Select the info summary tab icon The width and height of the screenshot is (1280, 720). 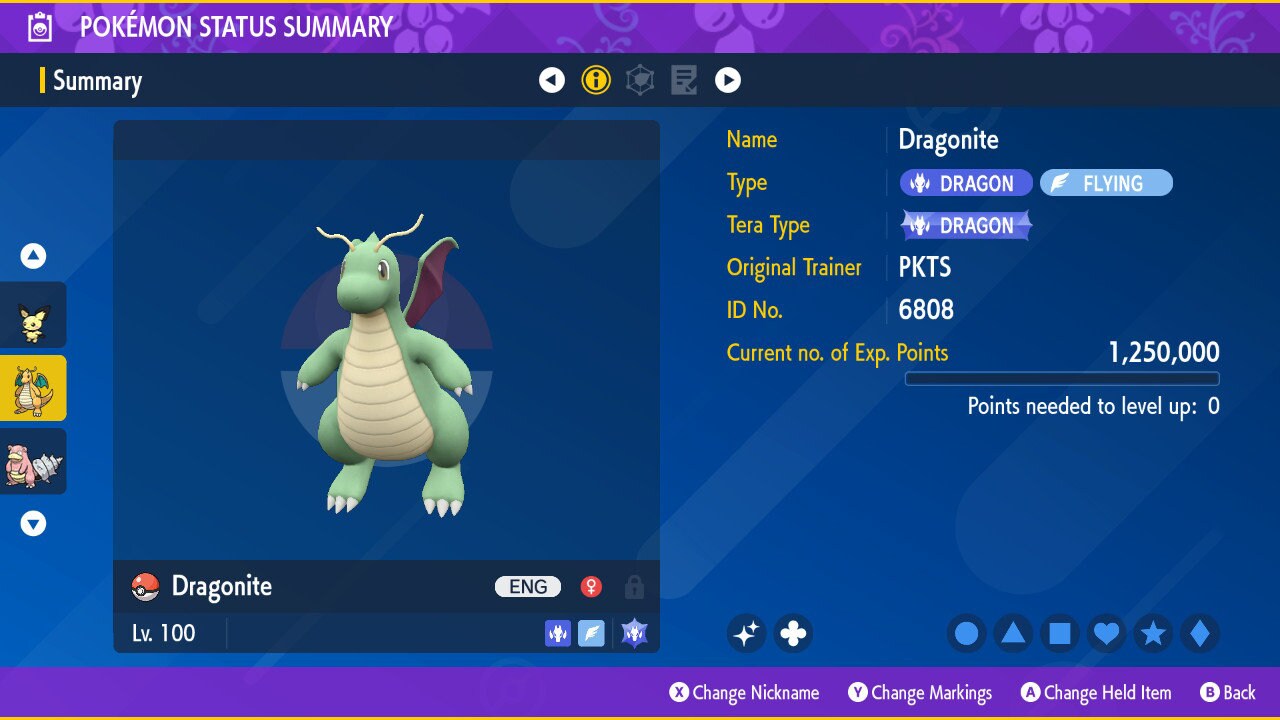(596, 80)
